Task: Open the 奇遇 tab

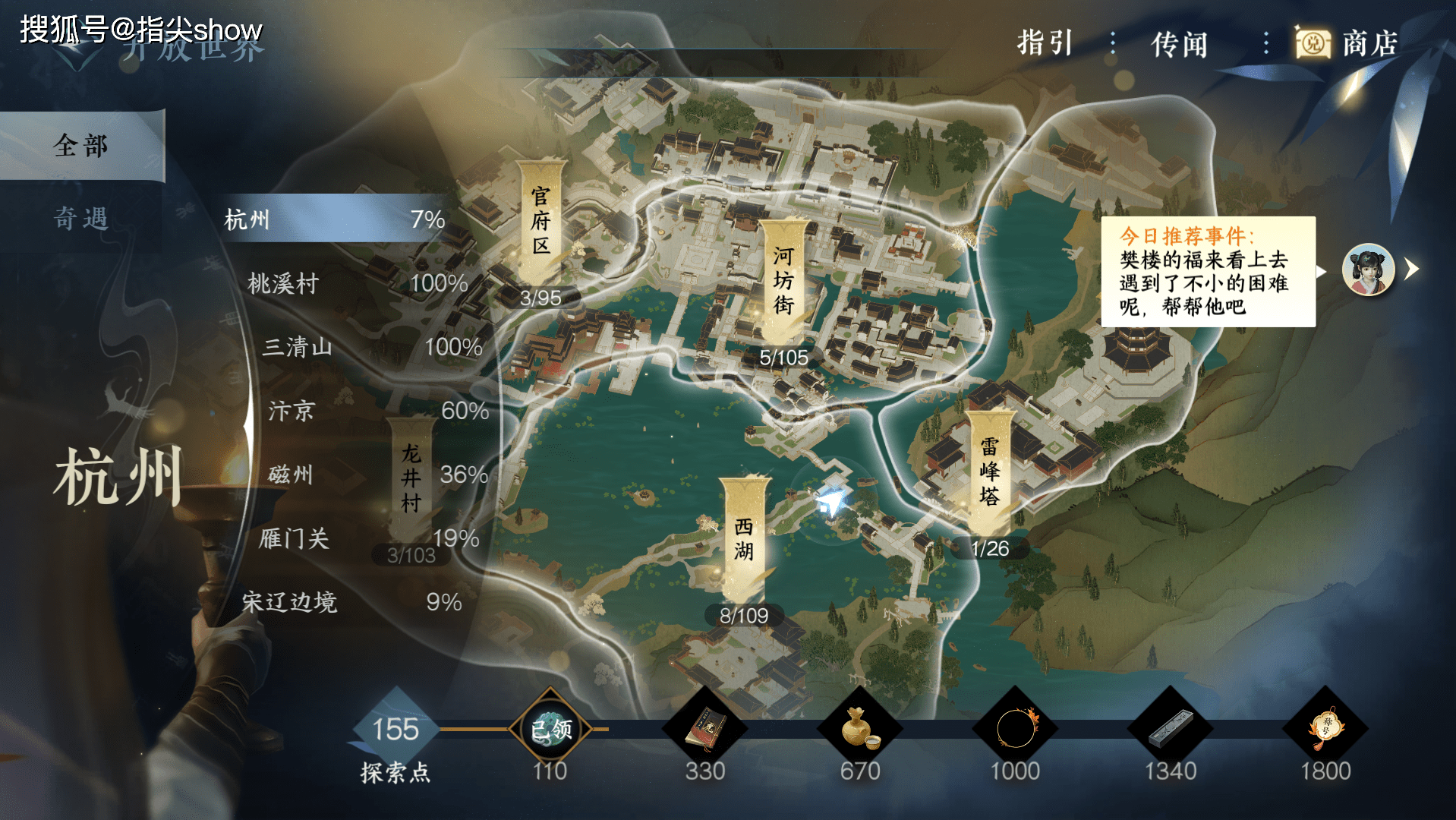Action: tap(81, 219)
